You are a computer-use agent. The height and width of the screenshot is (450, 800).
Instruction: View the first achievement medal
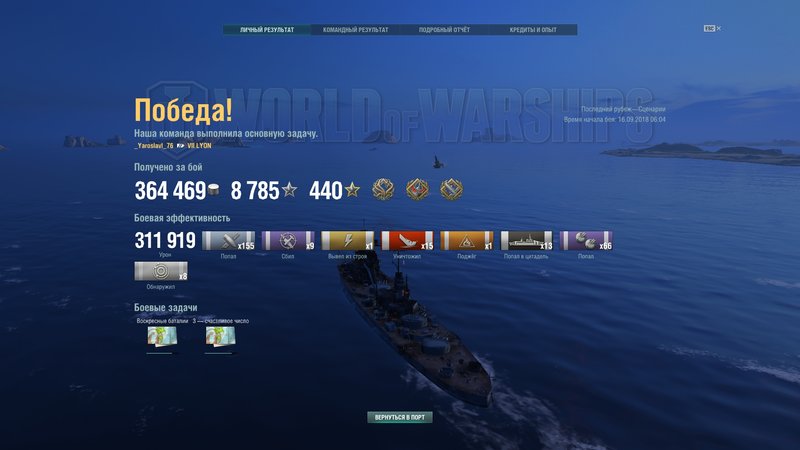[x=383, y=189]
